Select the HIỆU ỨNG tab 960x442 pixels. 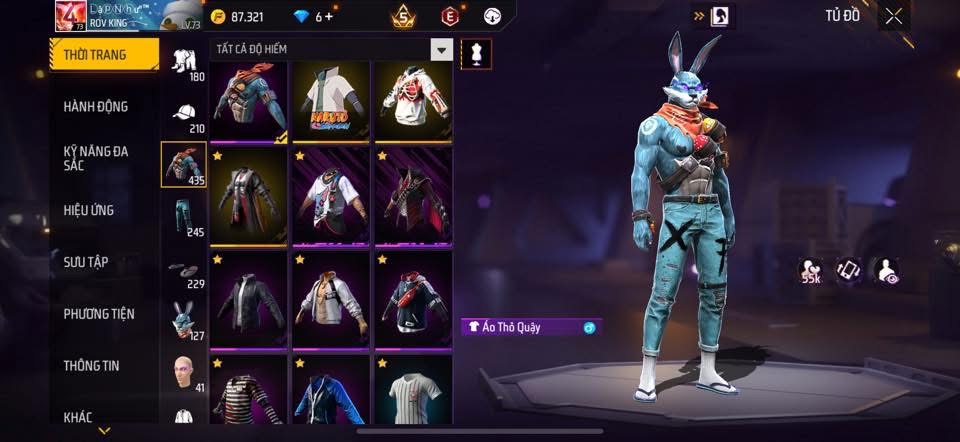(x=90, y=210)
